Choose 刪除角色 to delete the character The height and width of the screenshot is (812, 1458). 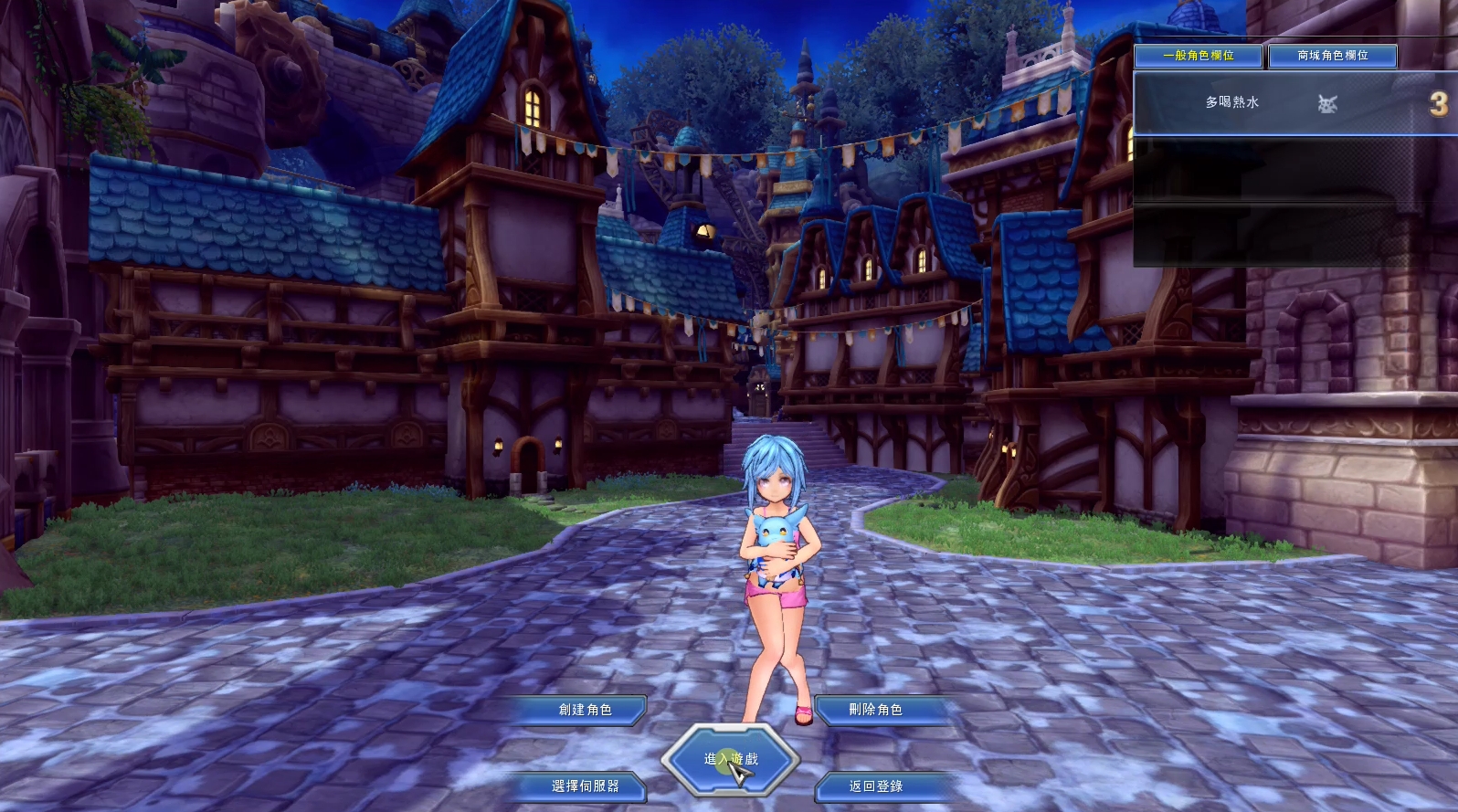pyautogui.click(x=876, y=710)
